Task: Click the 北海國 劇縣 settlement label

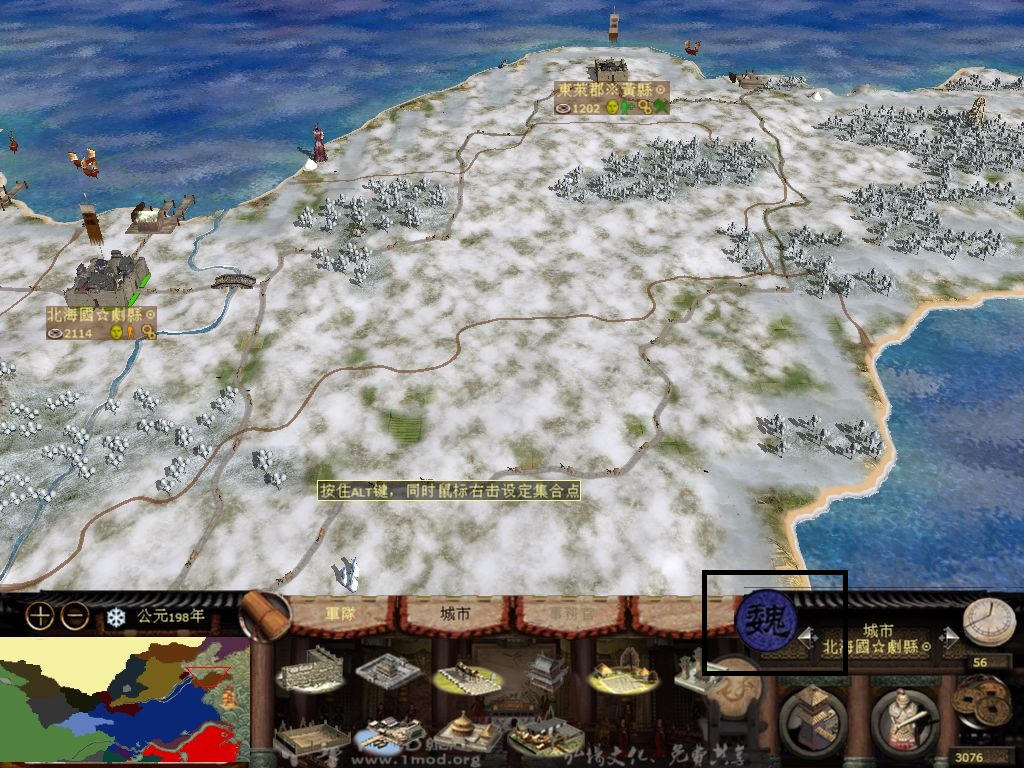Action: coord(101,314)
